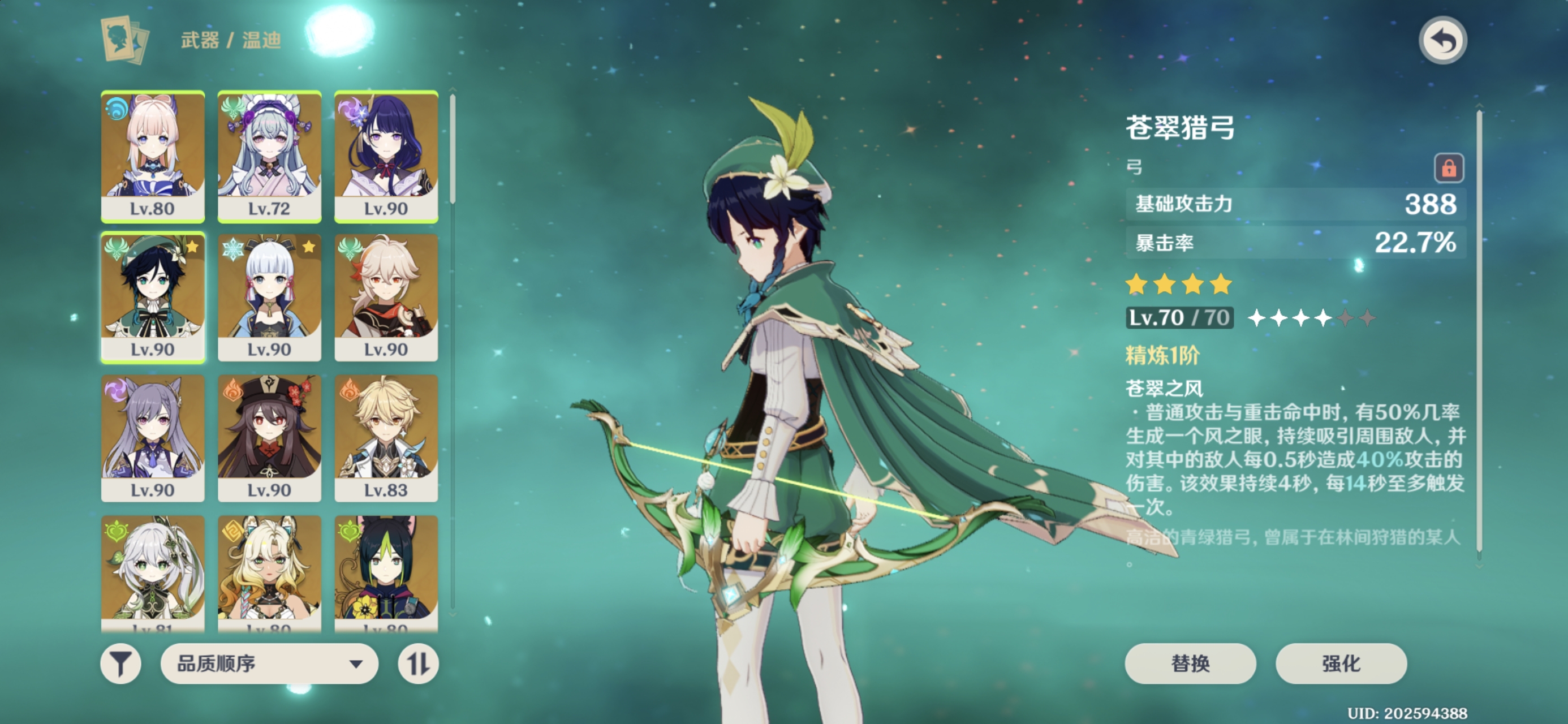1568x724 pixels.
Task: Choose Kazuha's Lv.90 character portrait
Action: (386, 297)
